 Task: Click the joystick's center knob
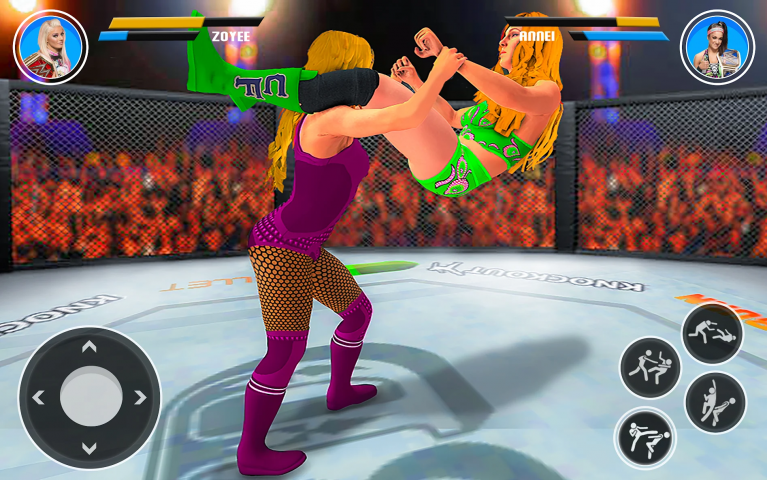(x=90, y=397)
